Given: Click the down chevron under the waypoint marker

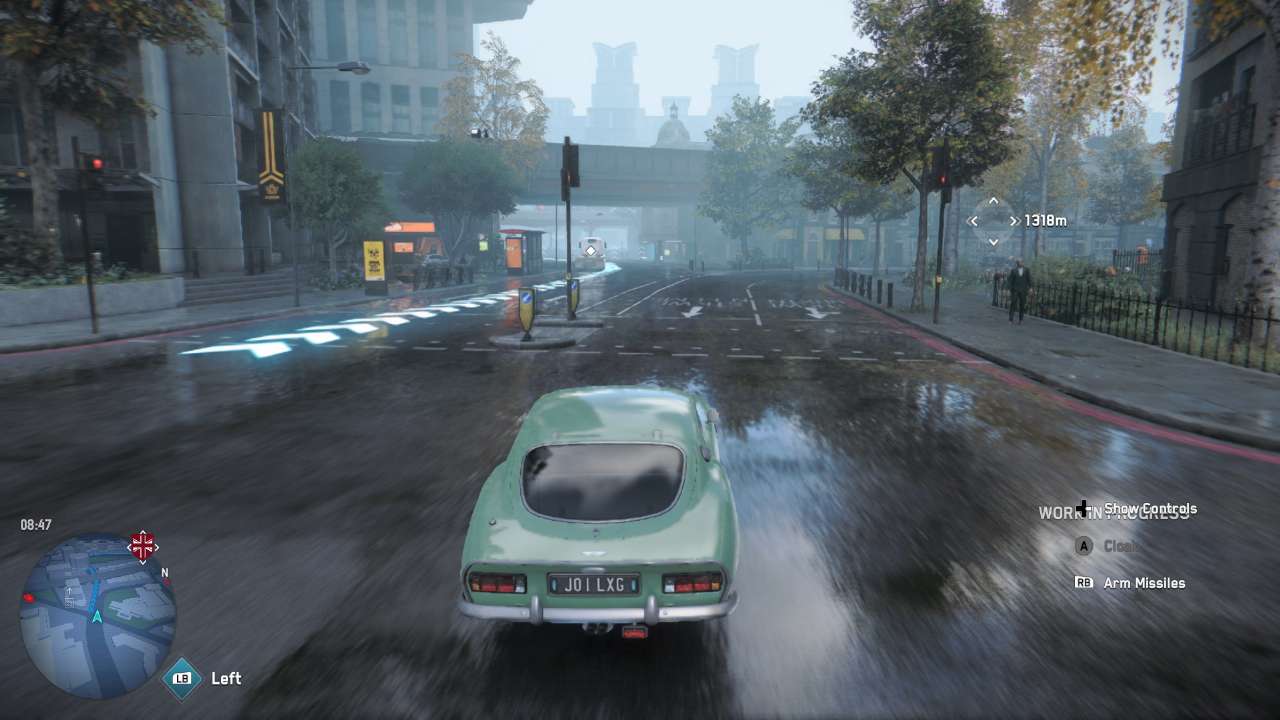Looking at the screenshot, I should [x=993, y=241].
